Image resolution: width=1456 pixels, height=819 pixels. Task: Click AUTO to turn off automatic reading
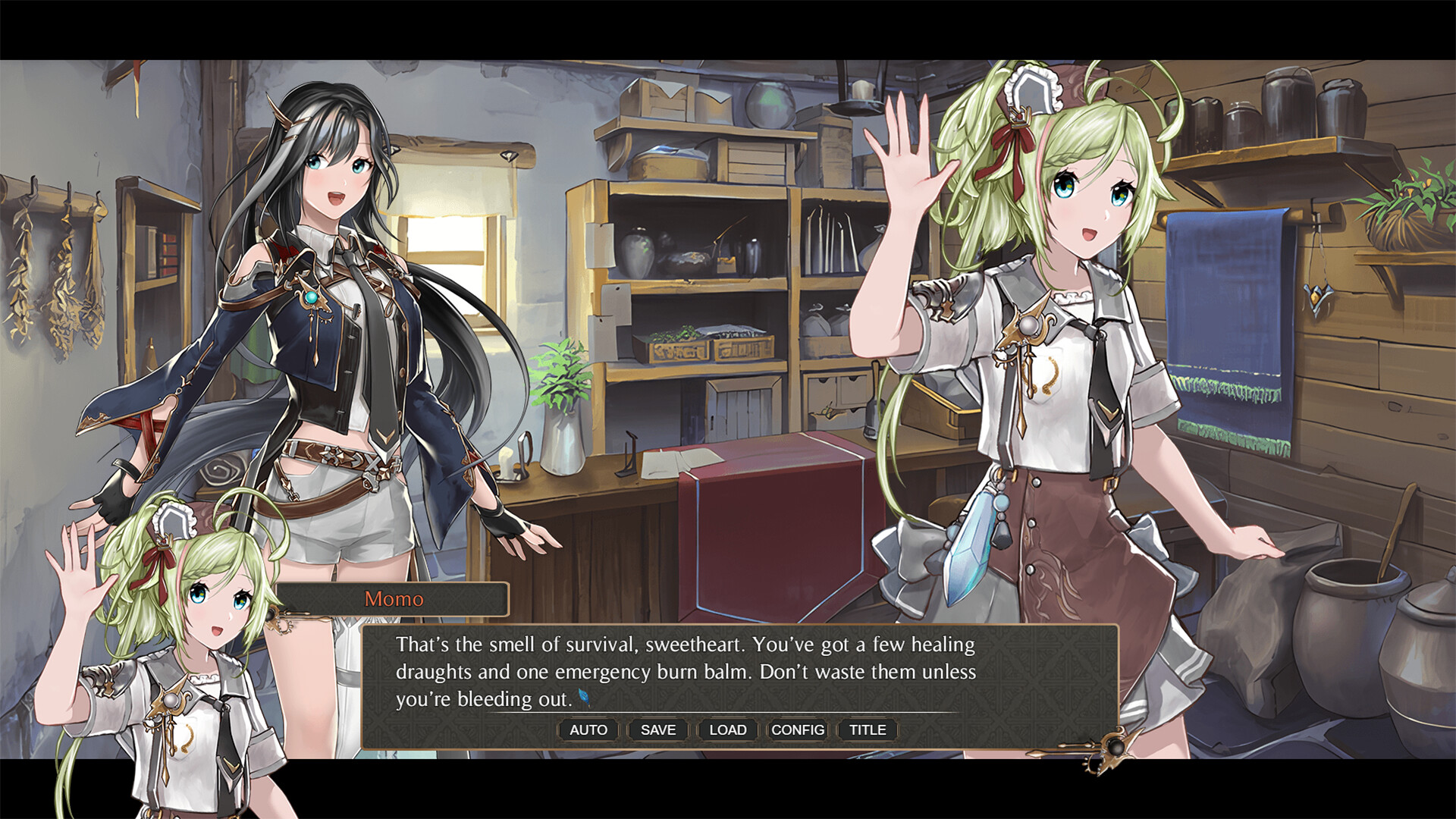point(588,730)
